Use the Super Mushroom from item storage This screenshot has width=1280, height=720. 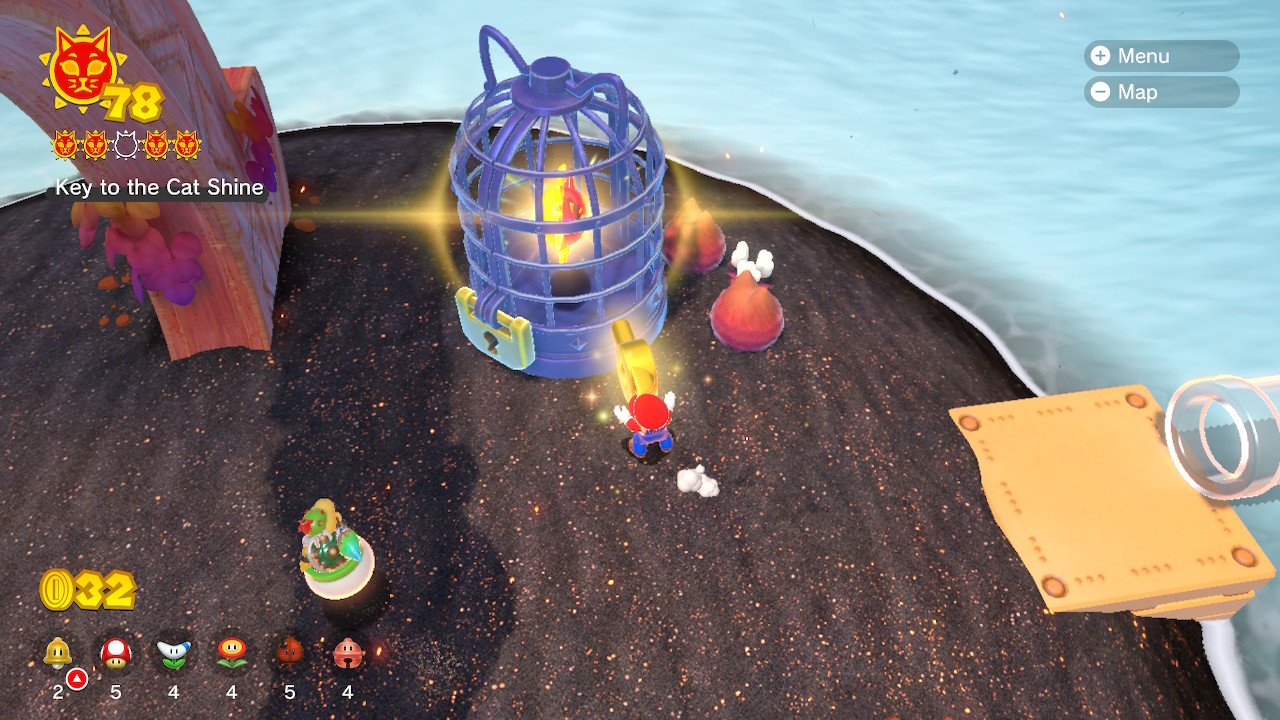116,654
